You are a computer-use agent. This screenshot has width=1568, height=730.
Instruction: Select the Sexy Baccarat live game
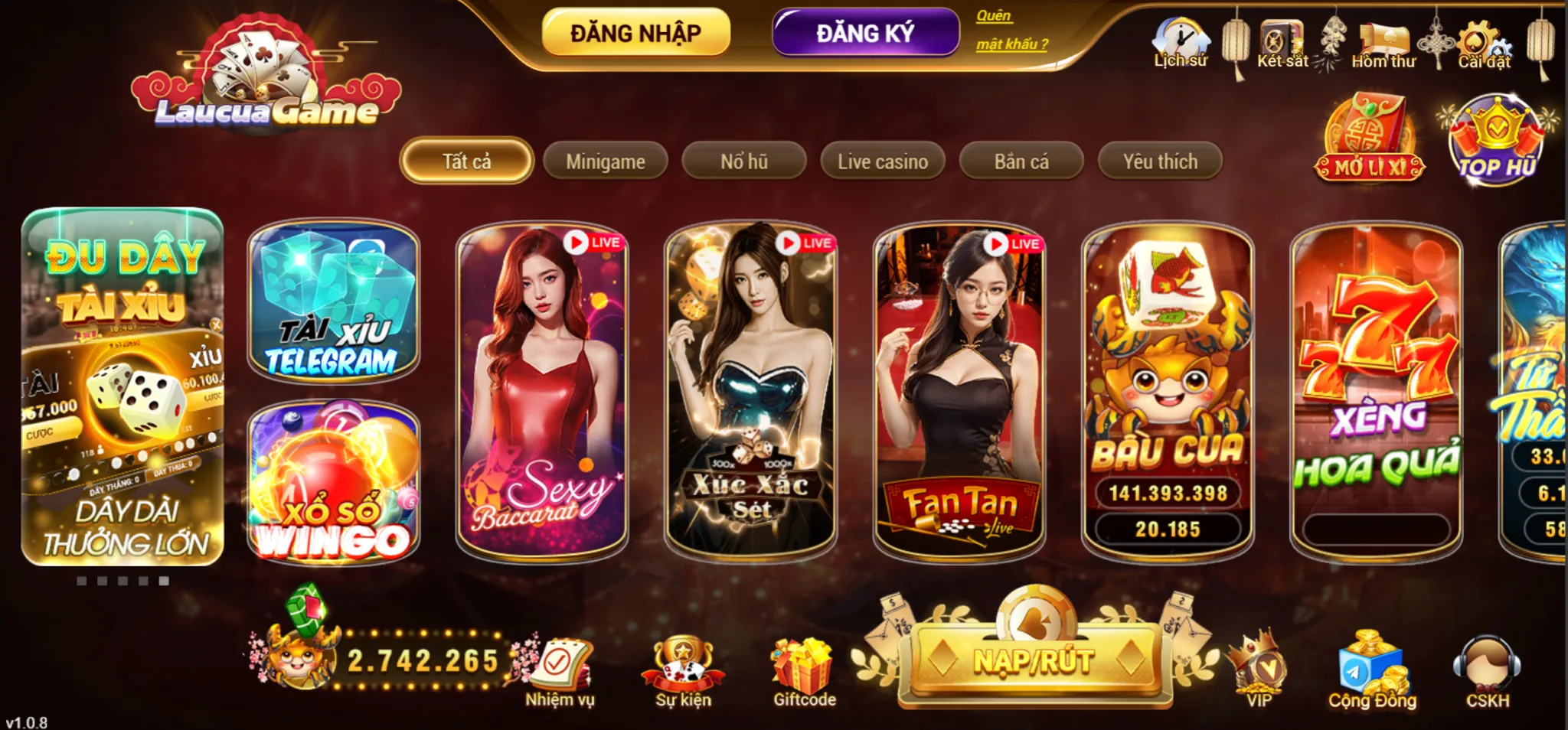(x=542, y=390)
